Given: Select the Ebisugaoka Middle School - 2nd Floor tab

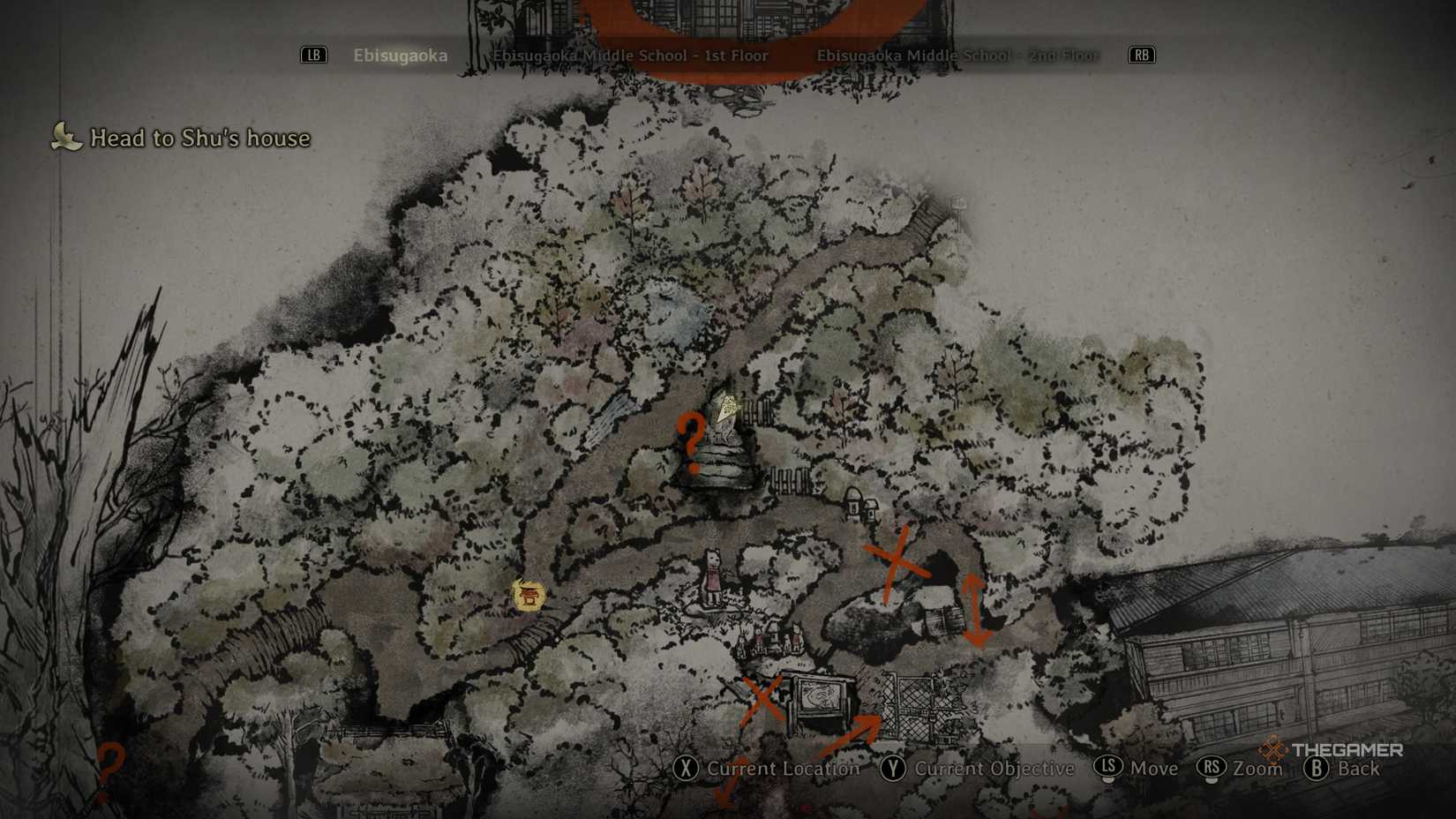Looking at the screenshot, I should coord(957,55).
